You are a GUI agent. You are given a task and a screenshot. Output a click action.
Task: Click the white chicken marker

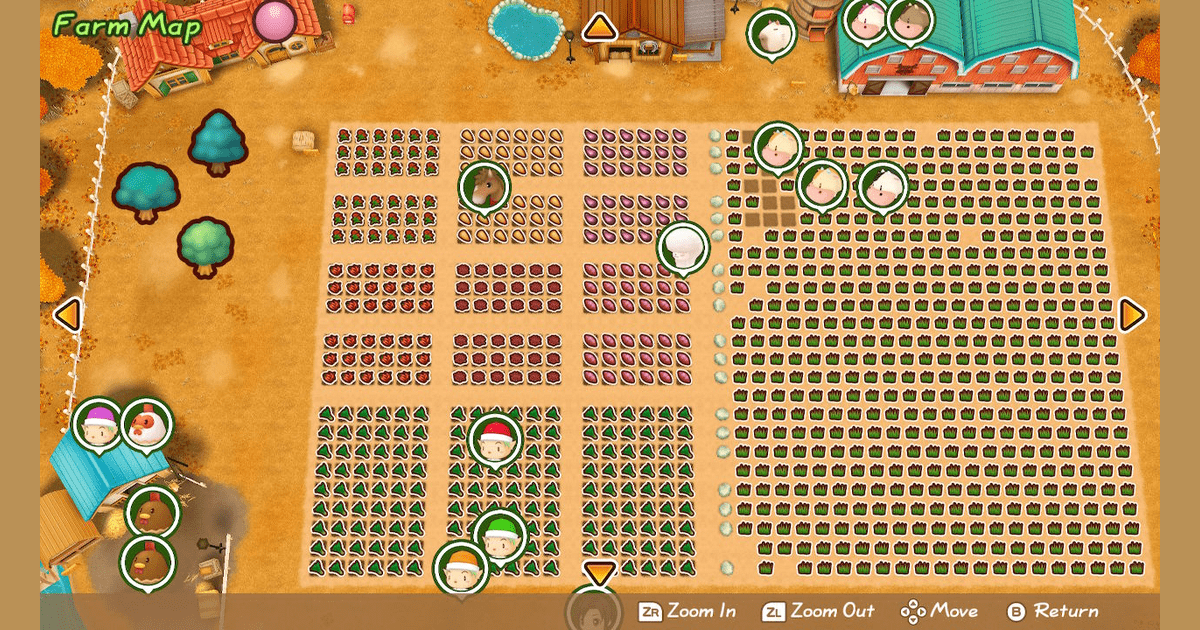click(x=147, y=425)
